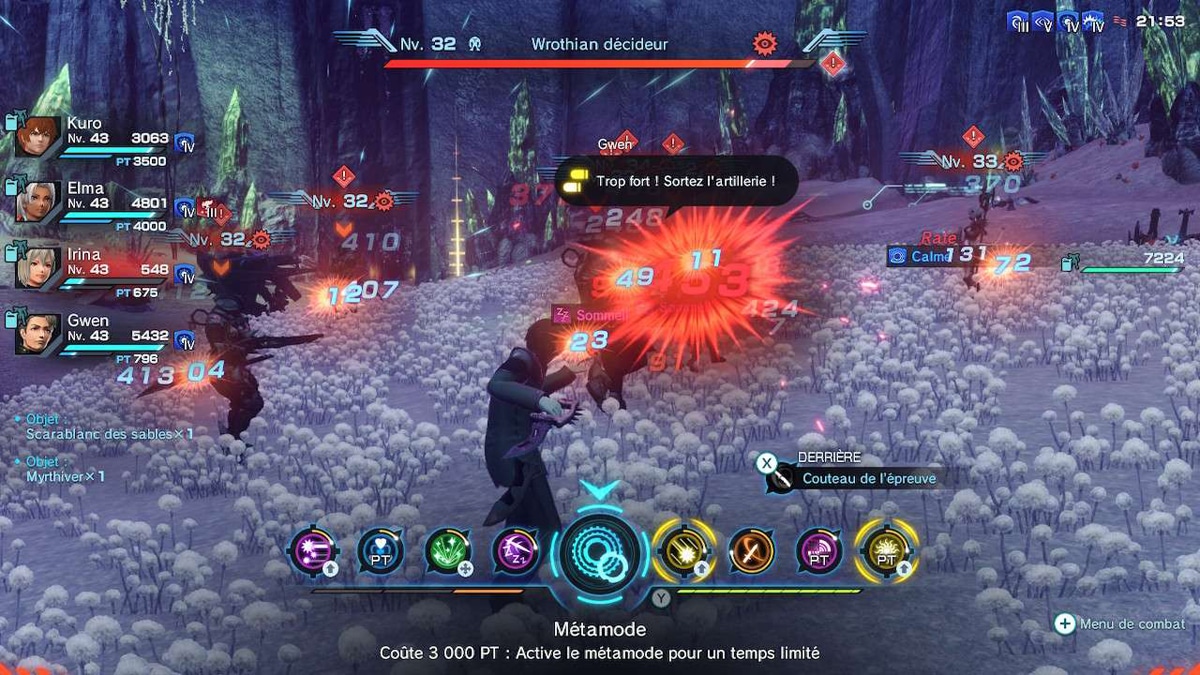The image size is (1200, 675).
Task: Trigger the golden sunburst PT art
Action: [886, 551]
